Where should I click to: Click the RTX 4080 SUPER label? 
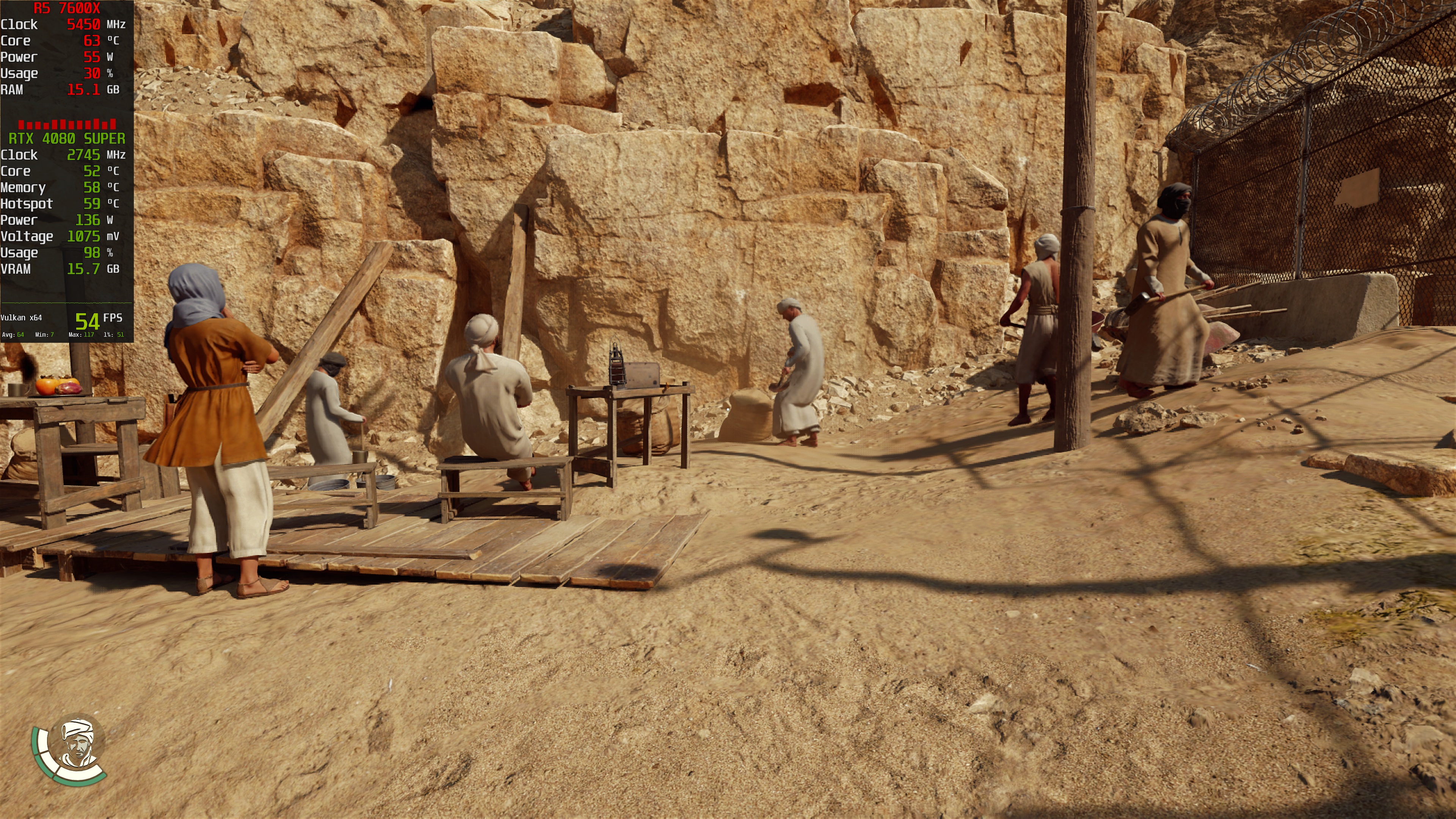point(67,138)
